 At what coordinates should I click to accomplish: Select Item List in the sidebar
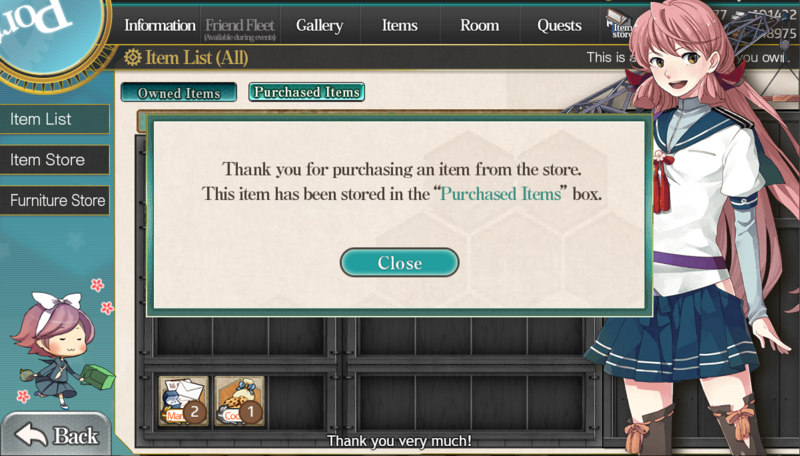point(54,119)
